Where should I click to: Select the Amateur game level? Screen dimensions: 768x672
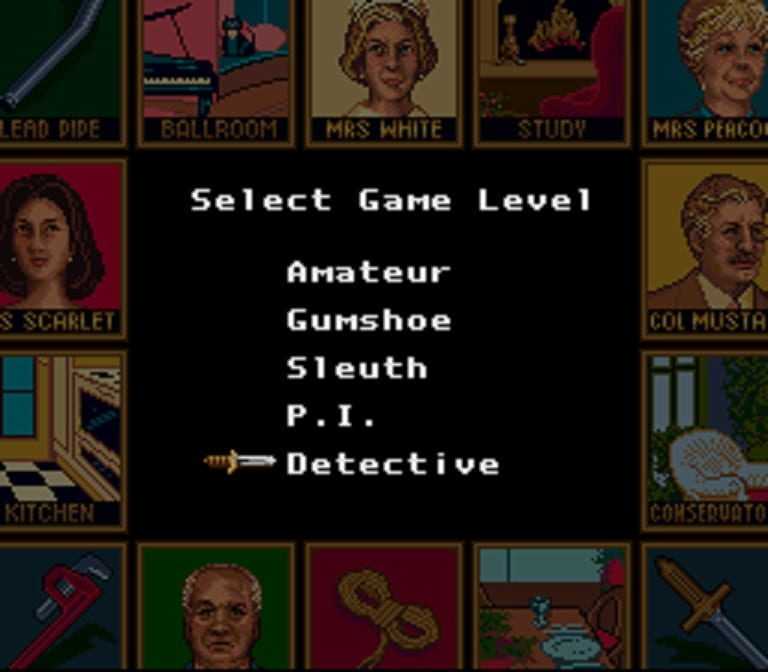pyautogui.click(x=368, y=272)
